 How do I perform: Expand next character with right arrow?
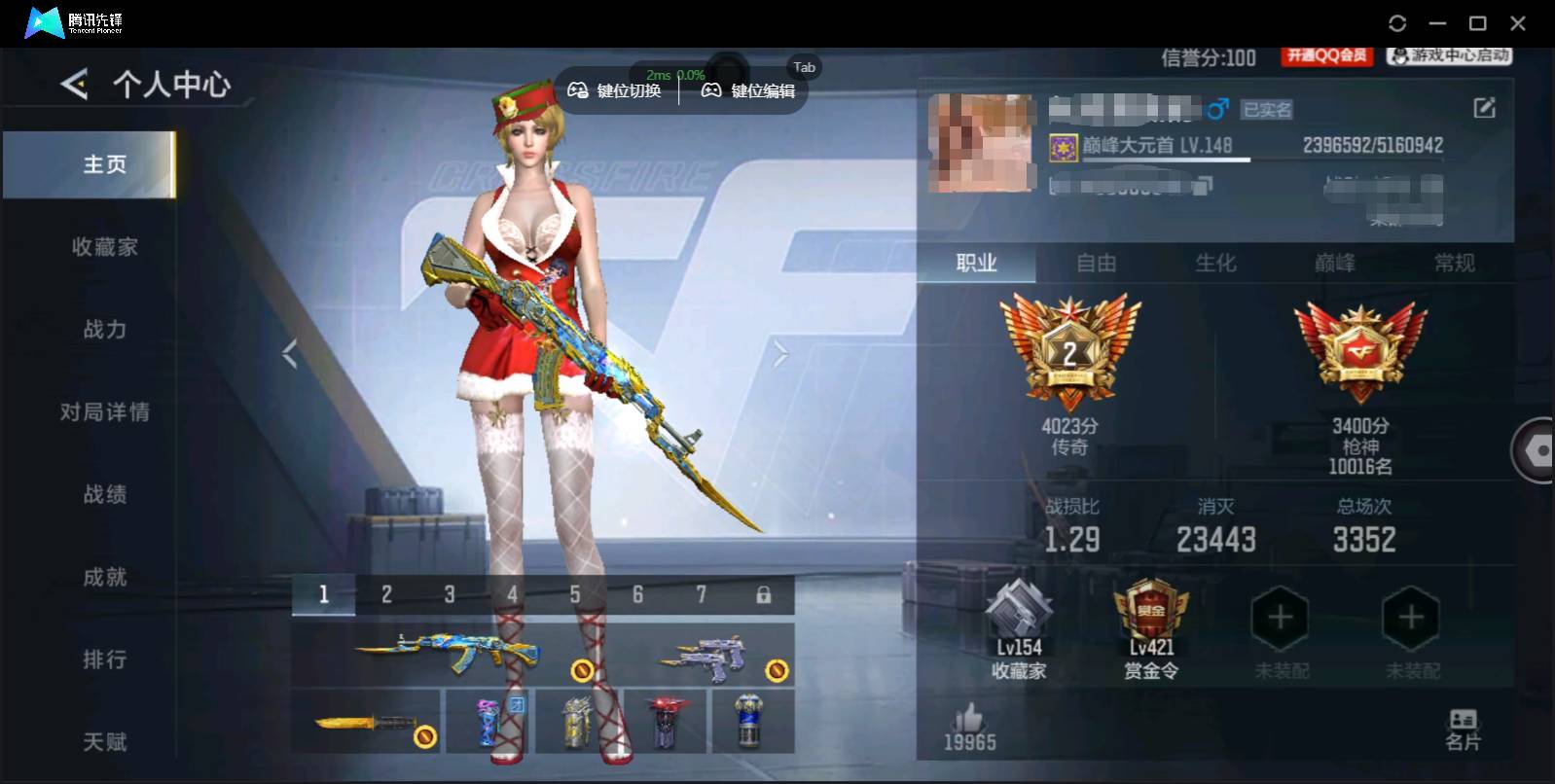click(779, 353)
